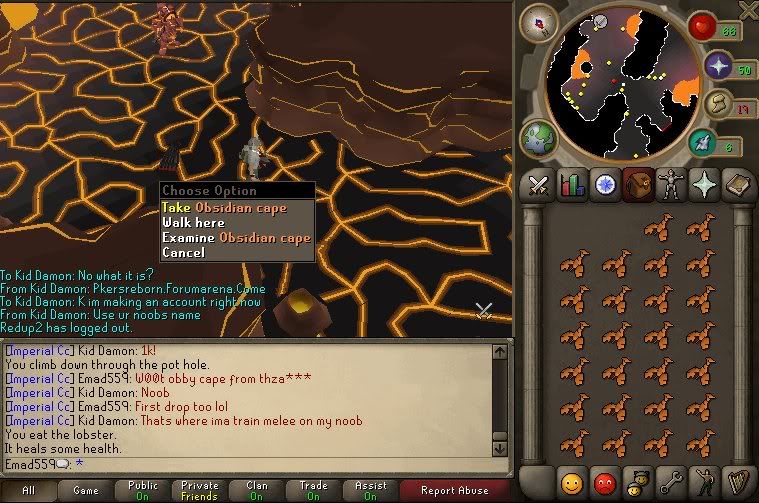This screenshot has height=503, width=759.
Task: Cancel the Choose Option menu
Action: pos(183,253)
